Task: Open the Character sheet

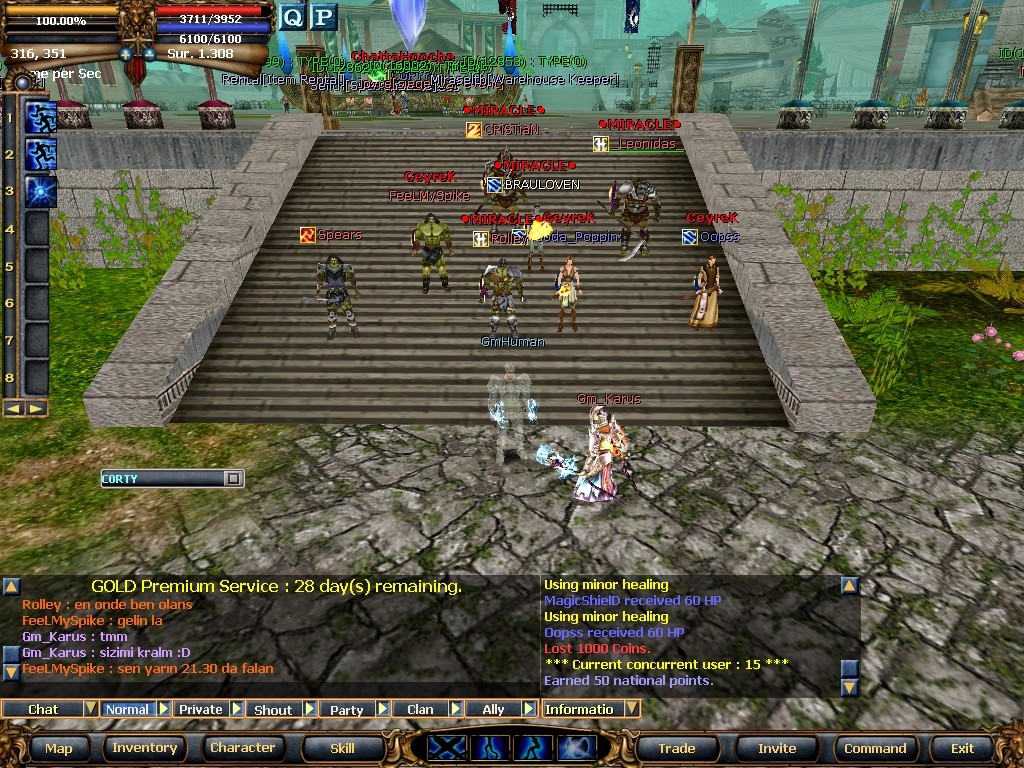Action: click(242, 748)
